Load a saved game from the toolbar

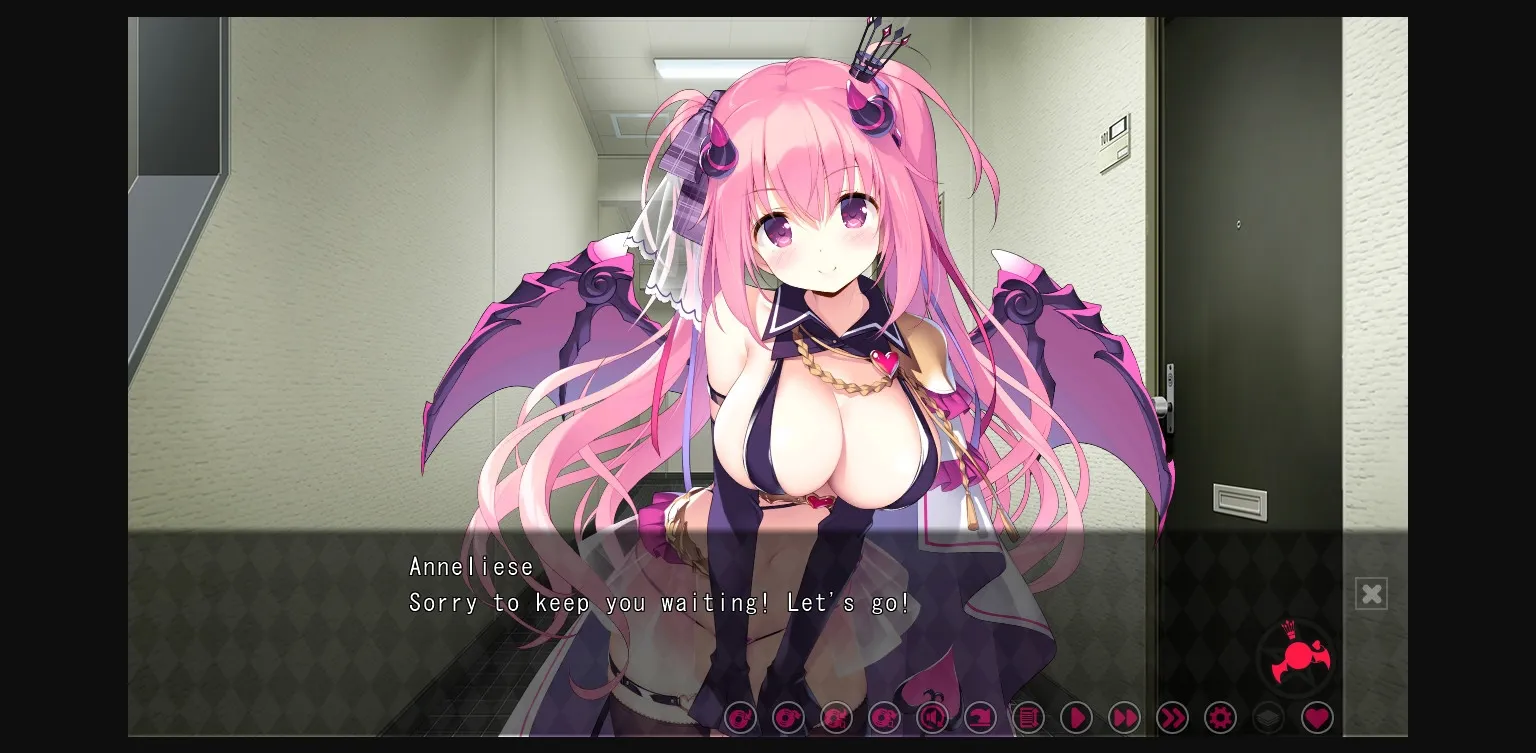point(789,718)
